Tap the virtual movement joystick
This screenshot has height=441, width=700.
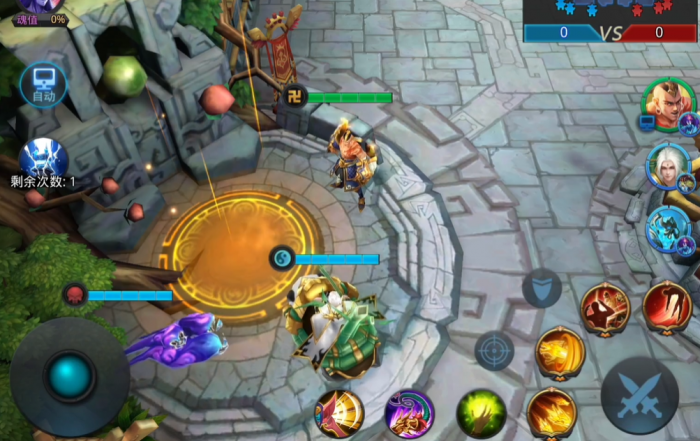point(70,376)
